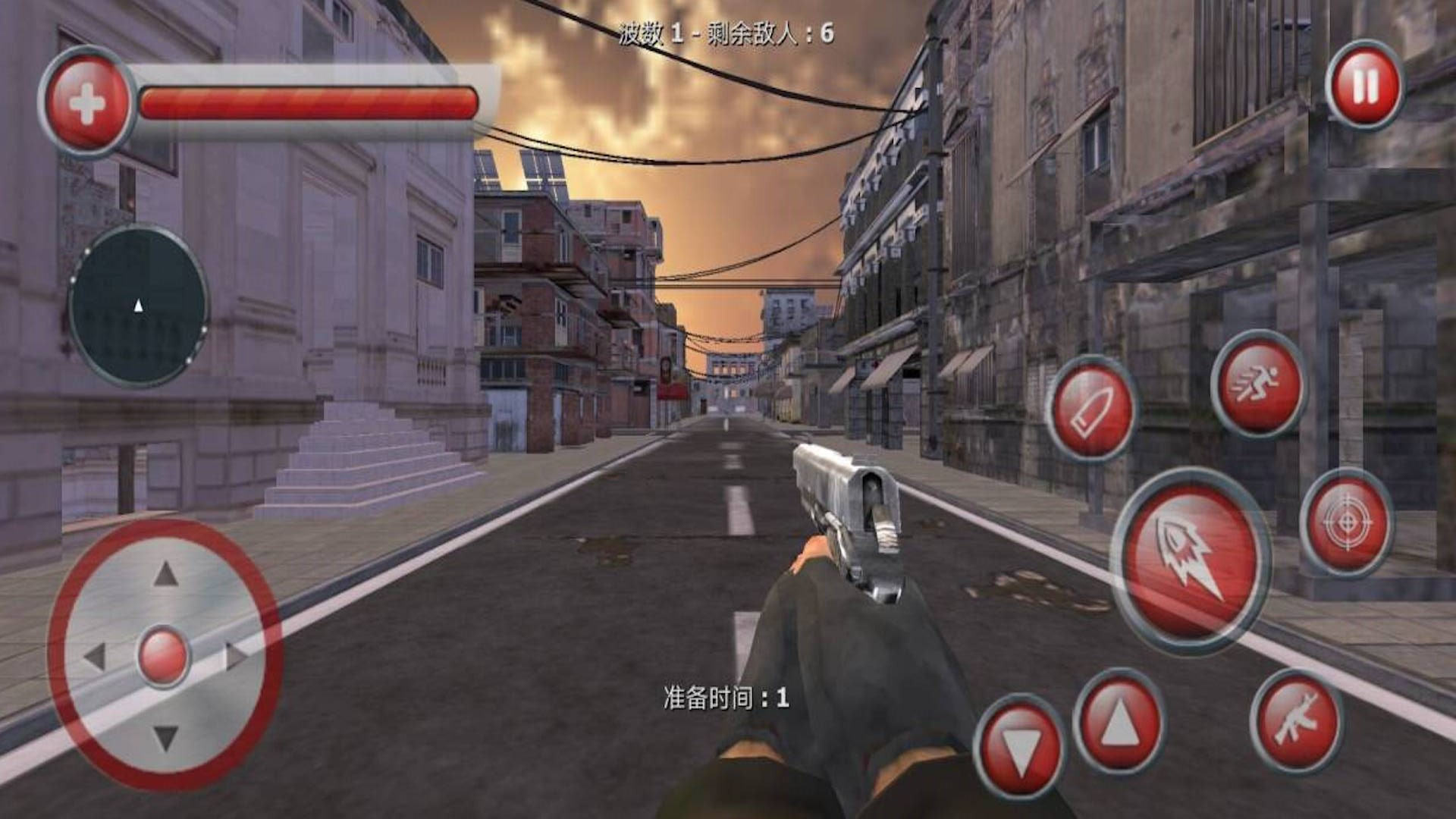This screenshot has height=819, width=1456.
Task: Tap the red joystick center knob
Action: click(164, 655)
